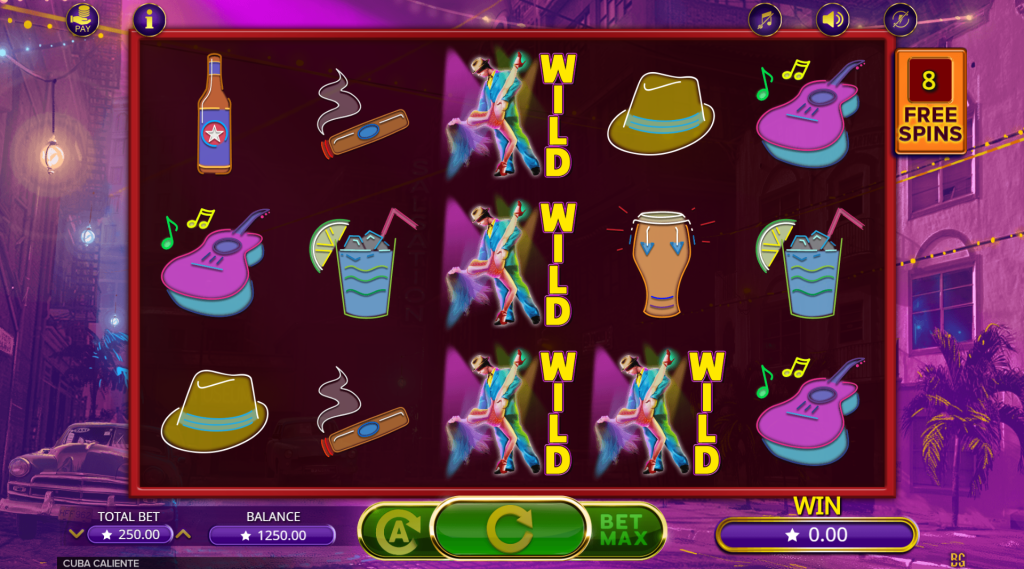Set the wager with BET MAX
Screen dimensions: 1024x569
pyautogui.click(x=626, y=529)
